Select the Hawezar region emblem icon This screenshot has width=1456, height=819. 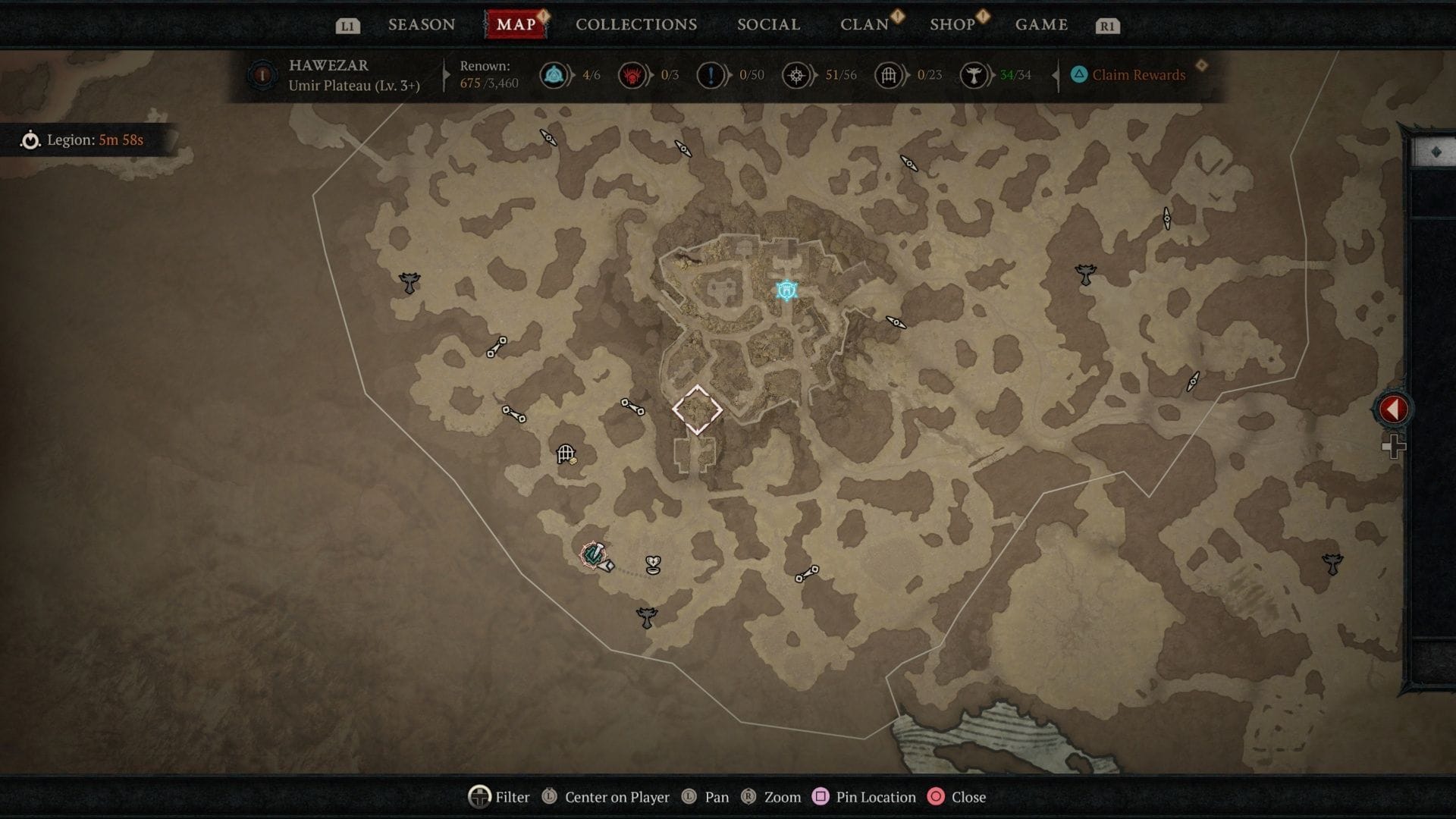[262, 75]
